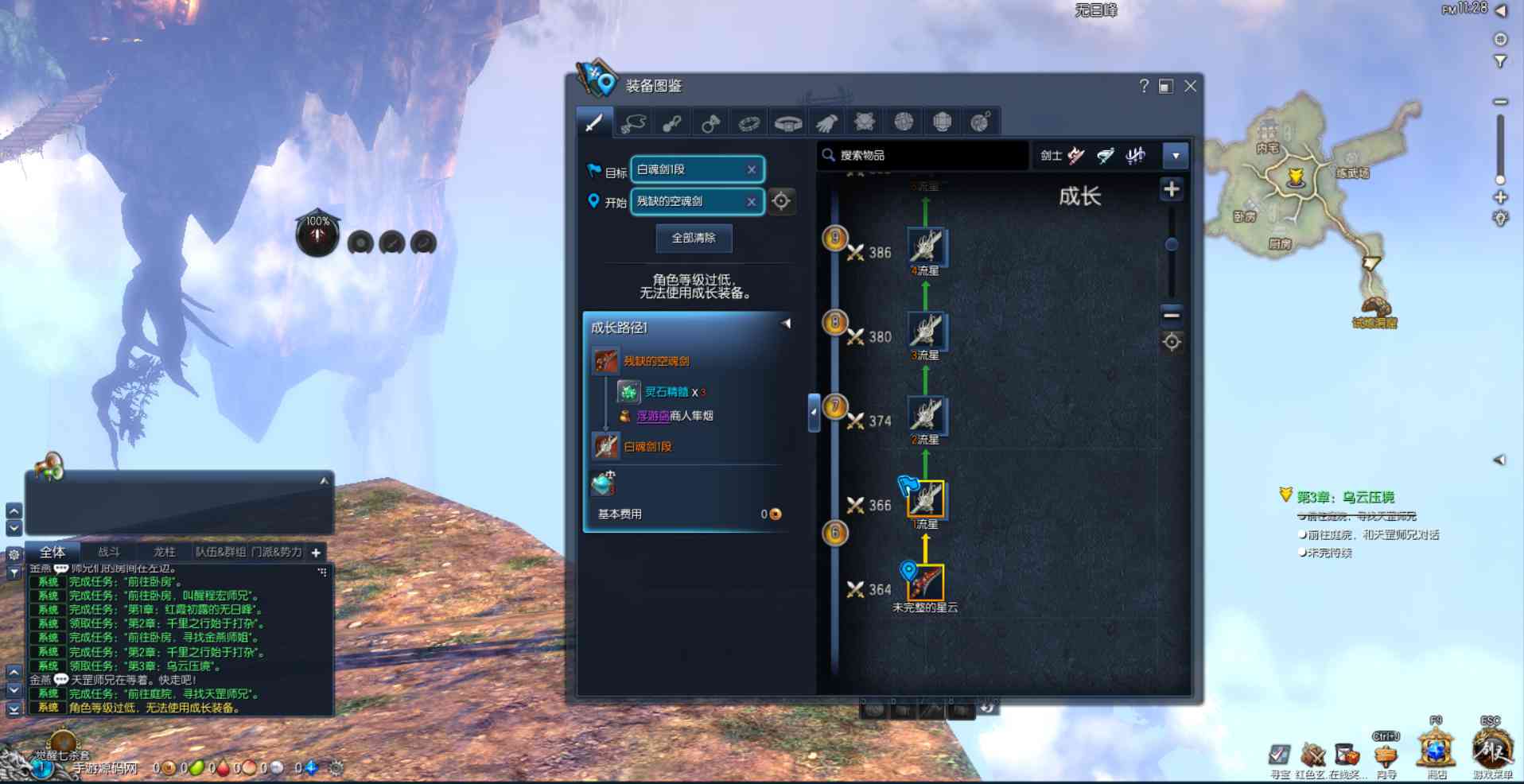
Task: Select the 4流星 weapon node
Action: pos(926,246)
